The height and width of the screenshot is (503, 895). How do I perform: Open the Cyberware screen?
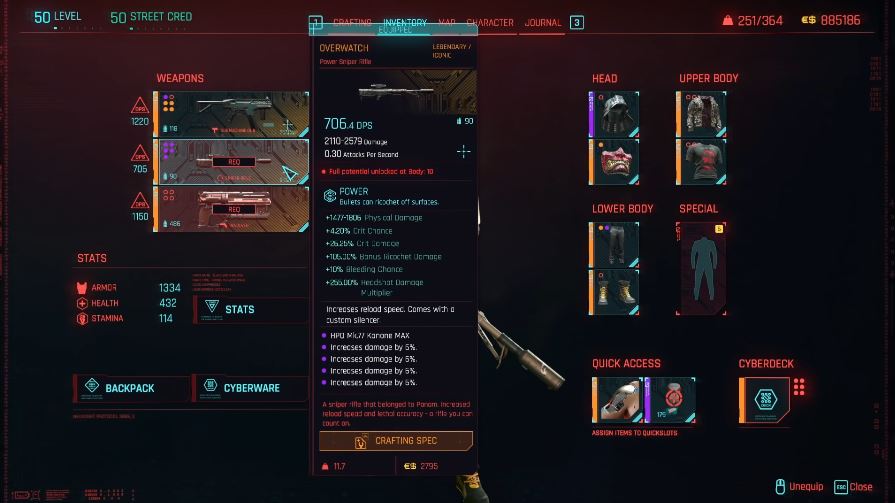[251, 387]
